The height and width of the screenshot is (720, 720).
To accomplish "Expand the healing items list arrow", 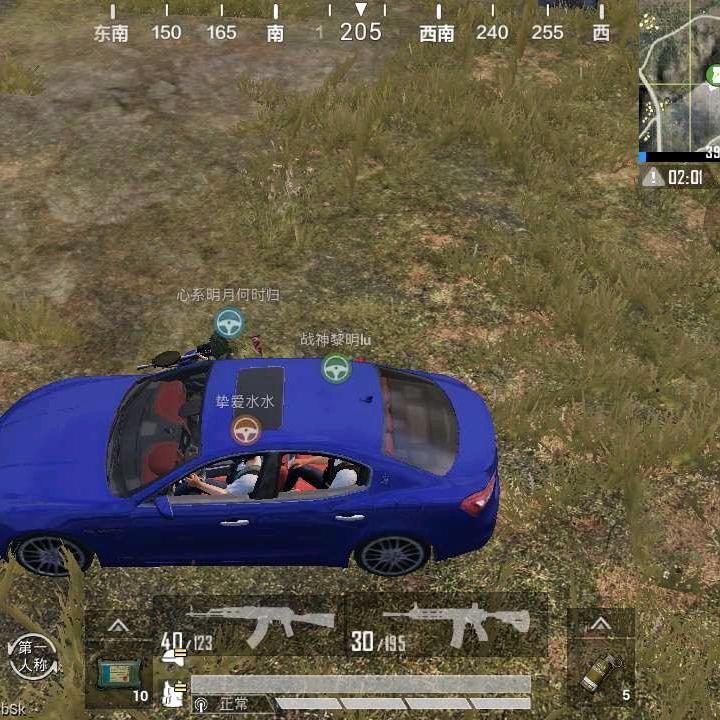I will click(x=118, y=626).
